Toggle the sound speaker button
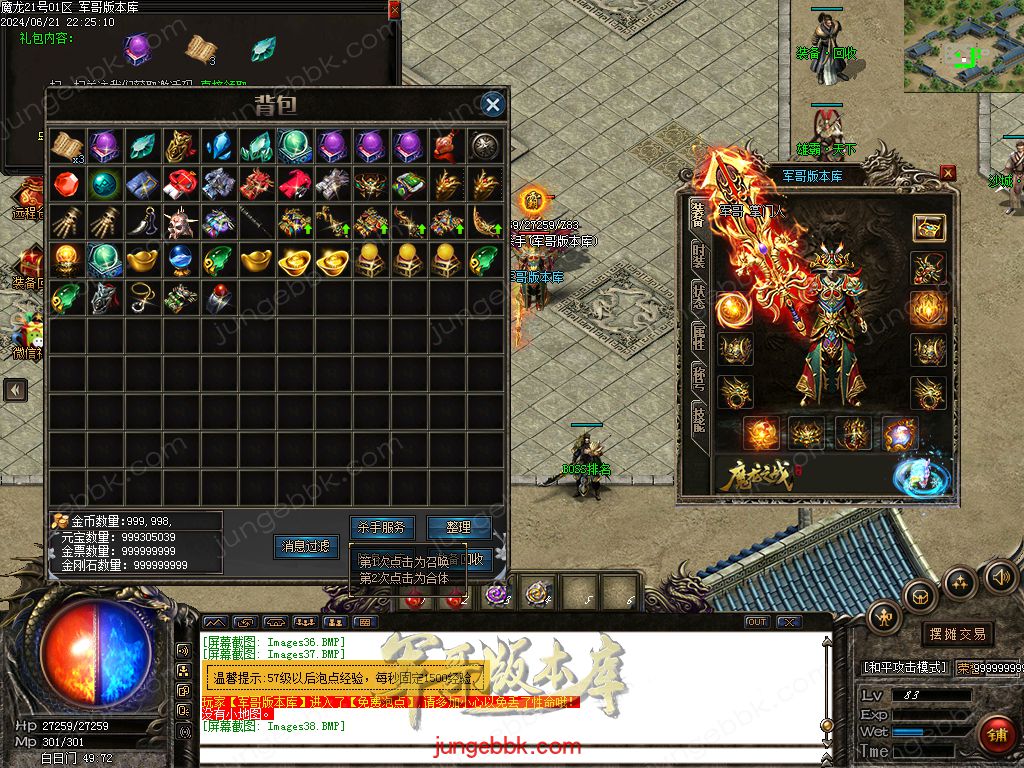This screenshot has height=768, width=1024. pos(1001,577)
